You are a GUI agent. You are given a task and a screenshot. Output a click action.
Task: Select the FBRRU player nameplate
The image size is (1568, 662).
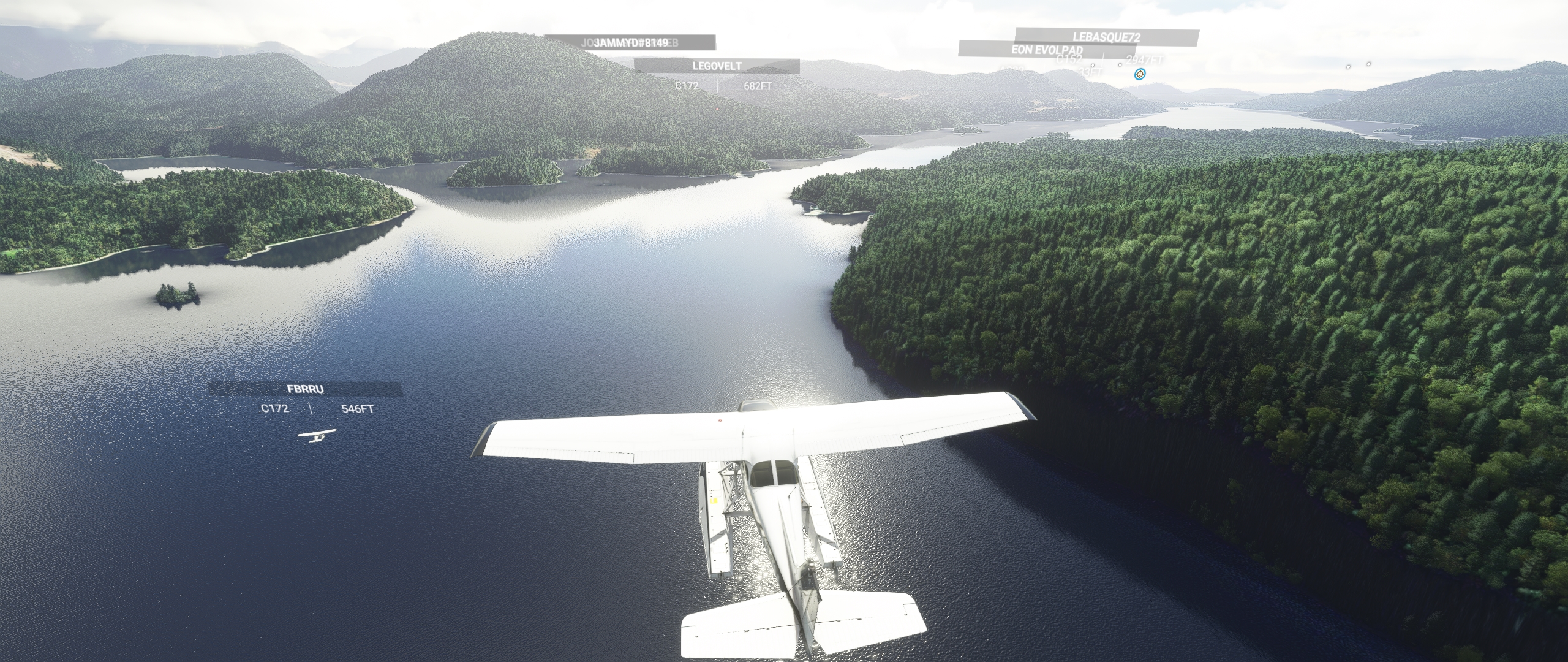point(305,389)
